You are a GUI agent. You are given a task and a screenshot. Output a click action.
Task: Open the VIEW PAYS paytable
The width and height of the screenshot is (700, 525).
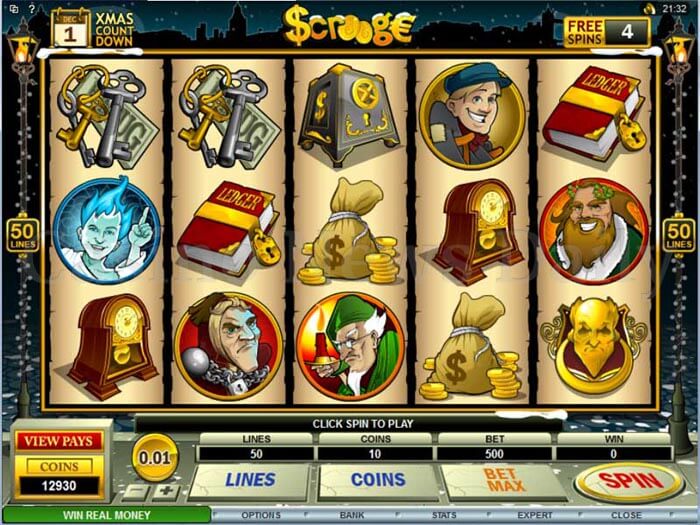point(58,442)
